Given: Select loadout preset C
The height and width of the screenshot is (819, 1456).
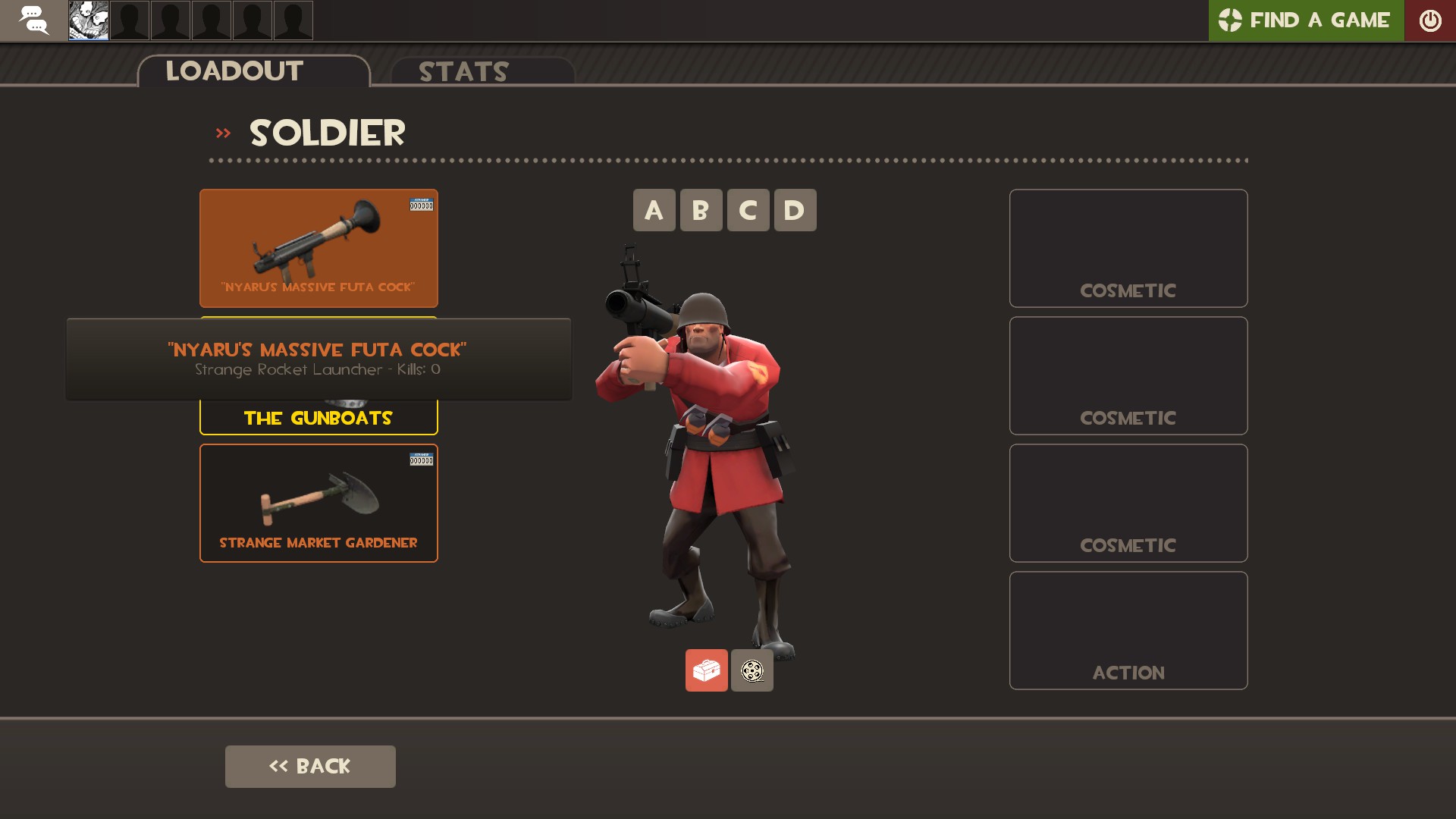Looking at the screenshot, I should click(748, 210).
